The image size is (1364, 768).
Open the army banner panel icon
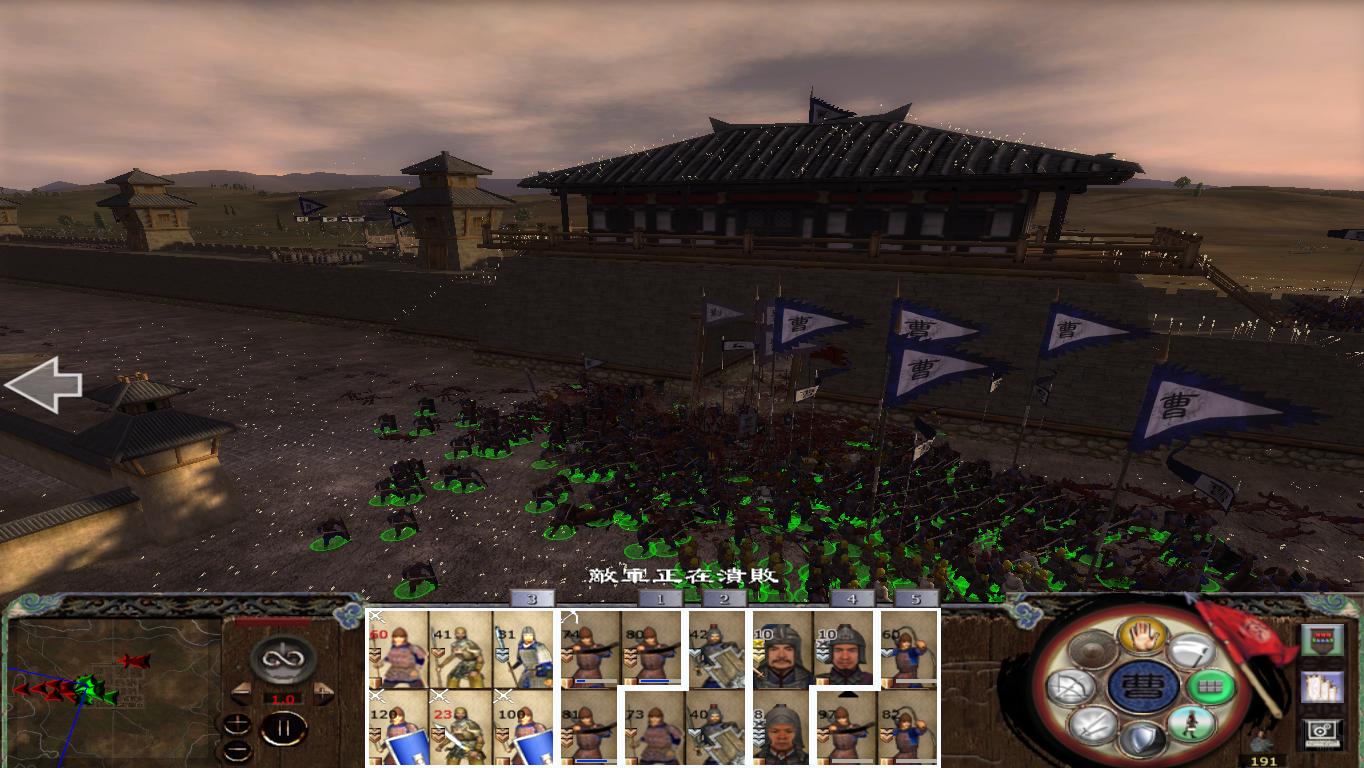(x=1323, y=639)
